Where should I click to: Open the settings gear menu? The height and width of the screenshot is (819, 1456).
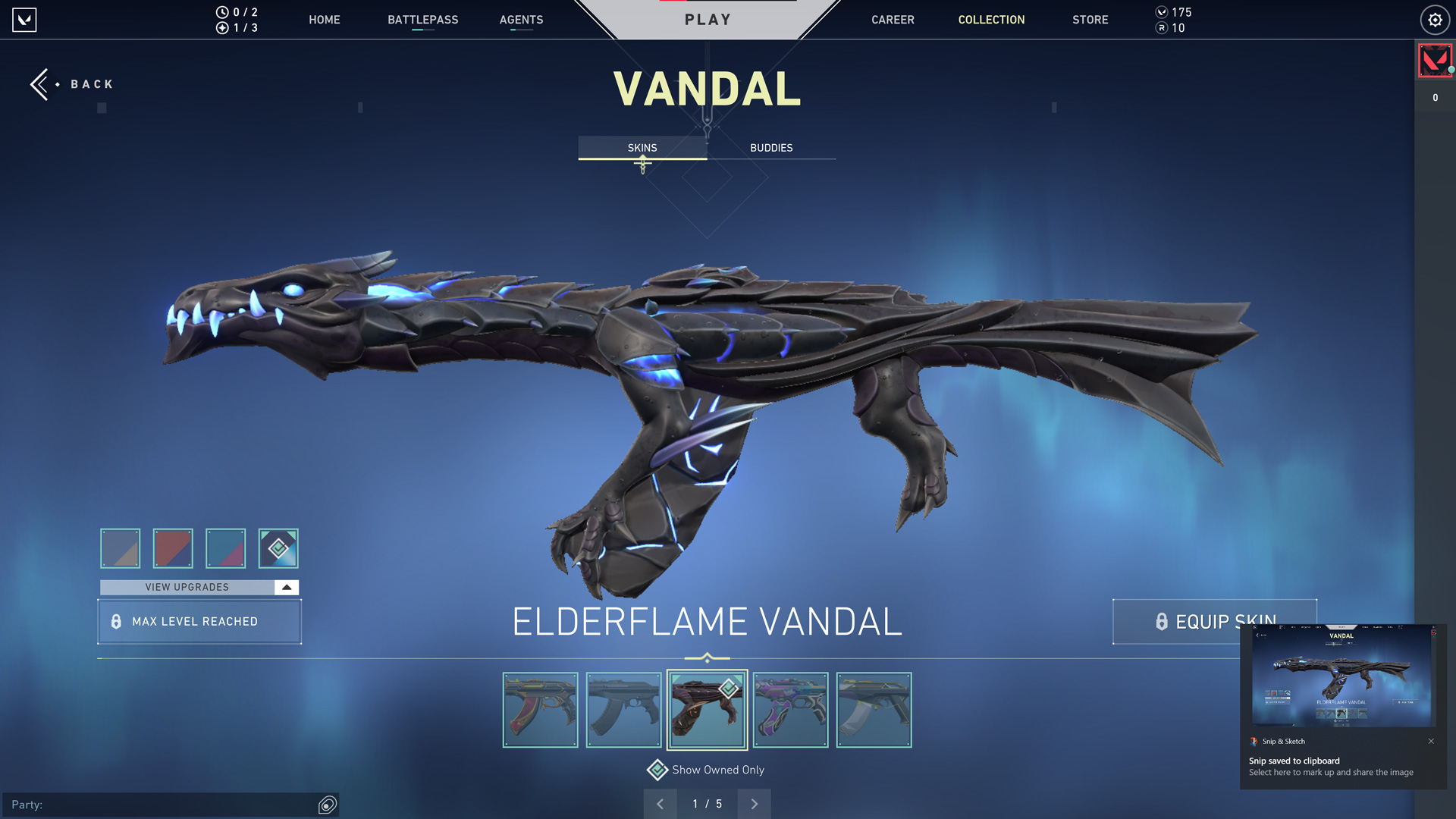tap(1435, 20)
